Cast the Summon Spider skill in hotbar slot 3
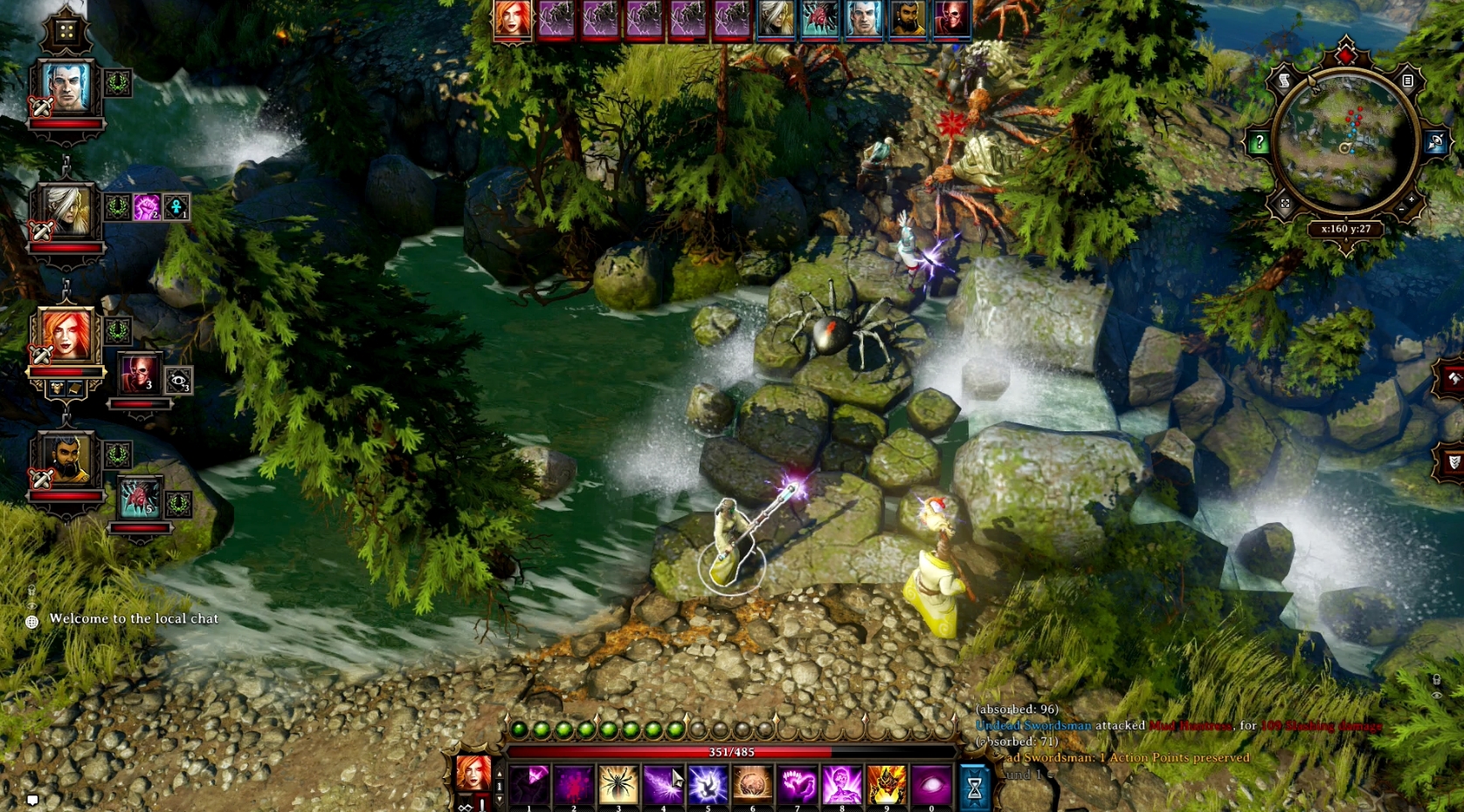Viewport: 1464px width, 812px height. tap(617, 784)
